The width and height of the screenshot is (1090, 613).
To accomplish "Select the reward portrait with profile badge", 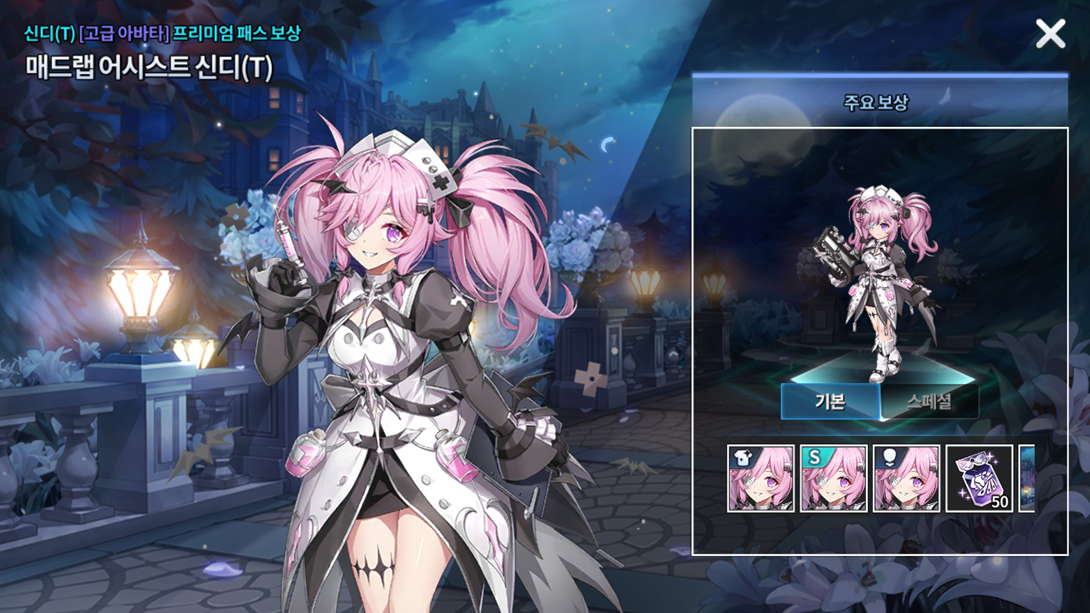I will (x=907, y=479).
